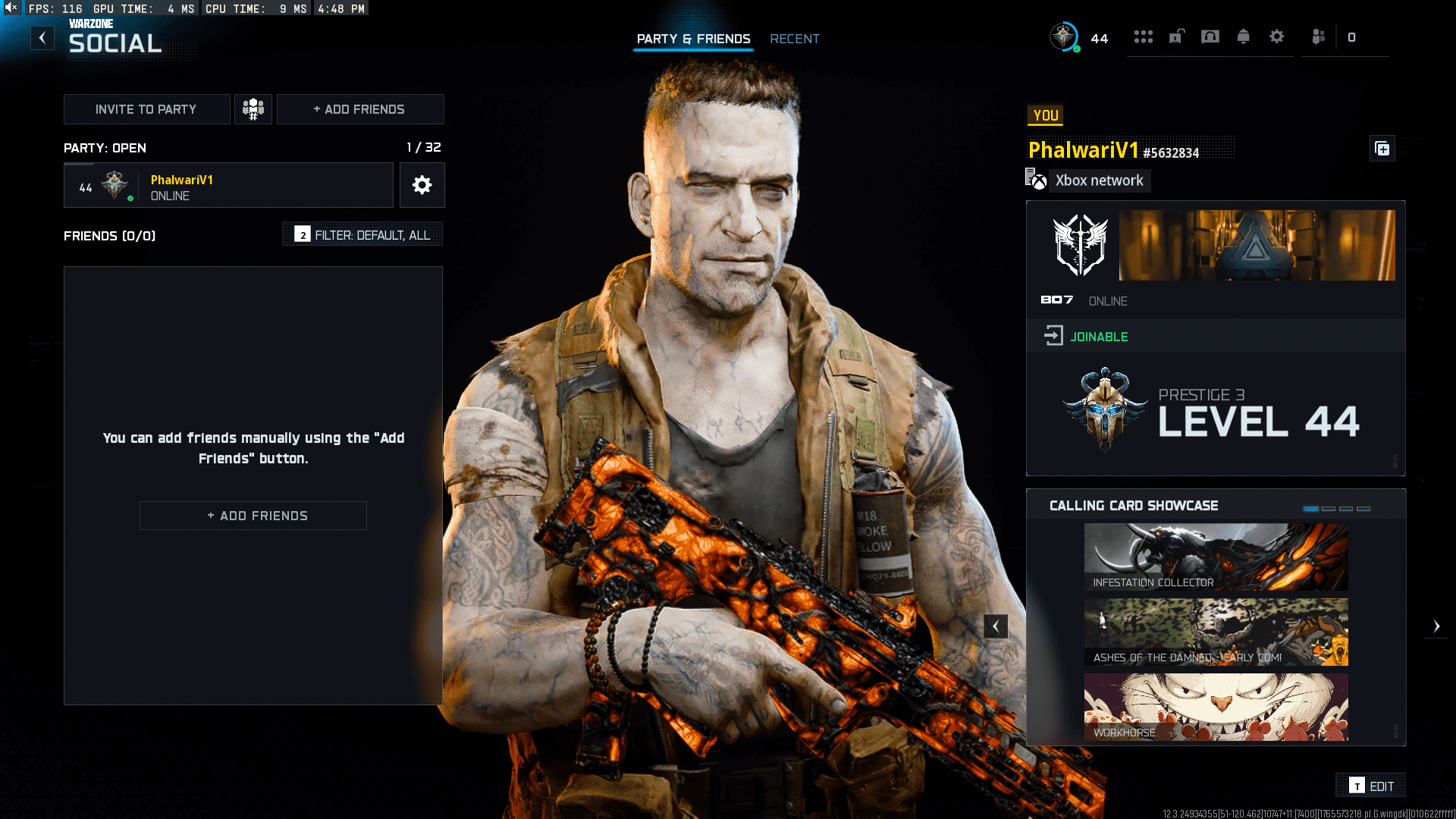Open the party code icon next to Invite
This screenshot has height=819, width=1456.
[x=253, y=108]
